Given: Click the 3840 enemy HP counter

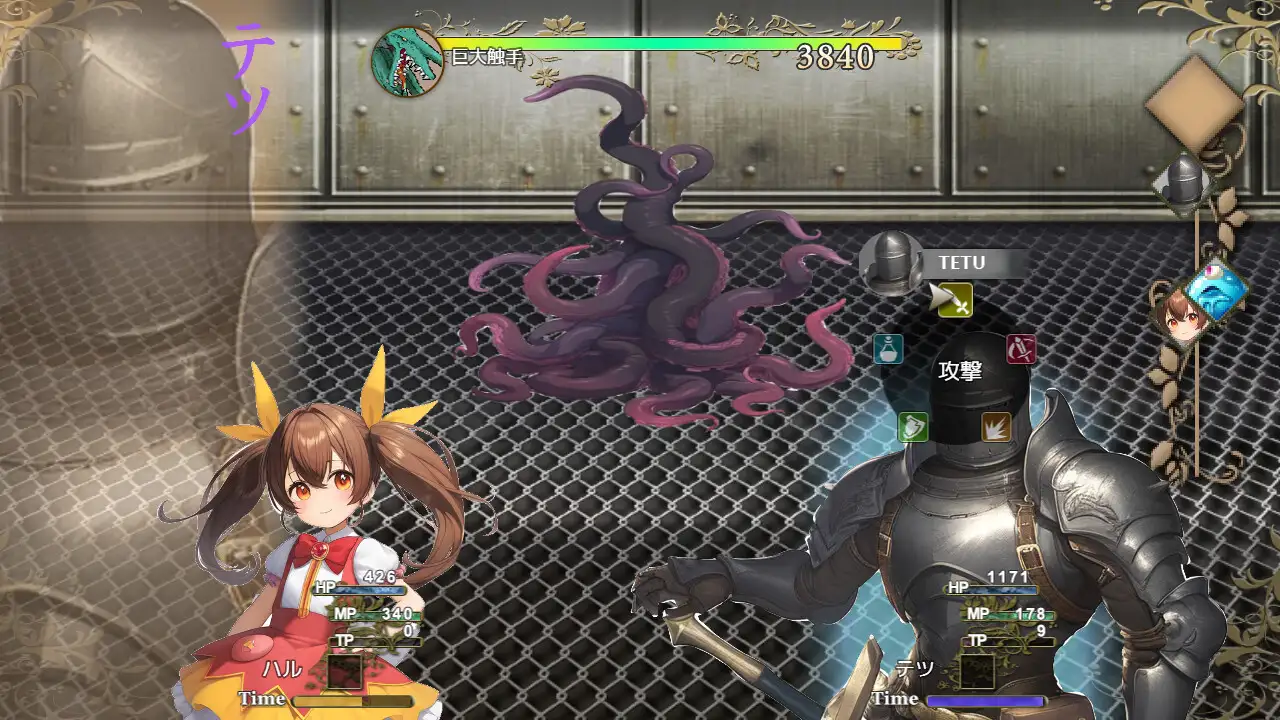Looking at the screenshot, I should [x=836, y=57].
